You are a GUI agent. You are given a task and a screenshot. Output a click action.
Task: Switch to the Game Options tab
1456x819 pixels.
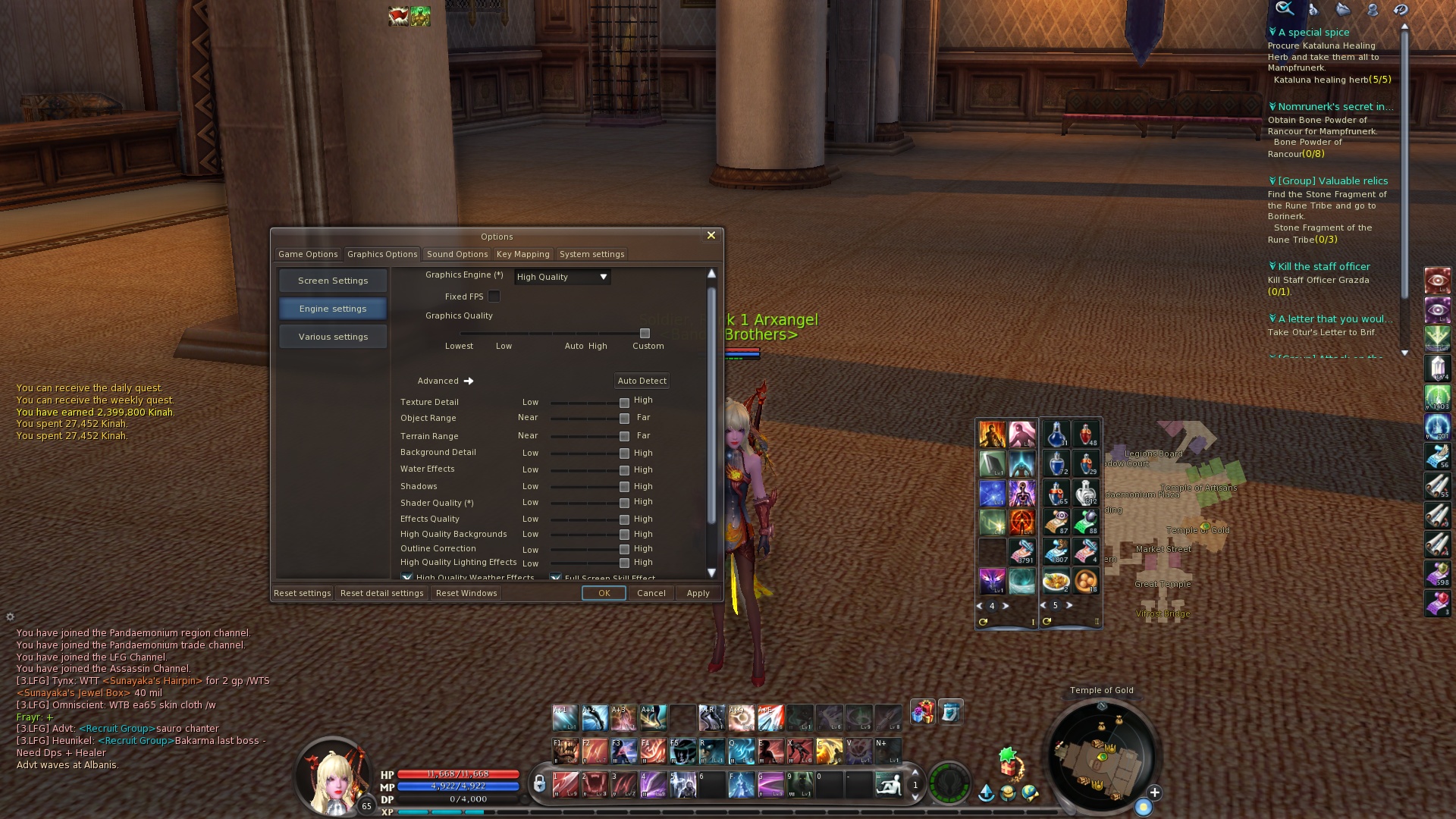click(x=308, y=254)
